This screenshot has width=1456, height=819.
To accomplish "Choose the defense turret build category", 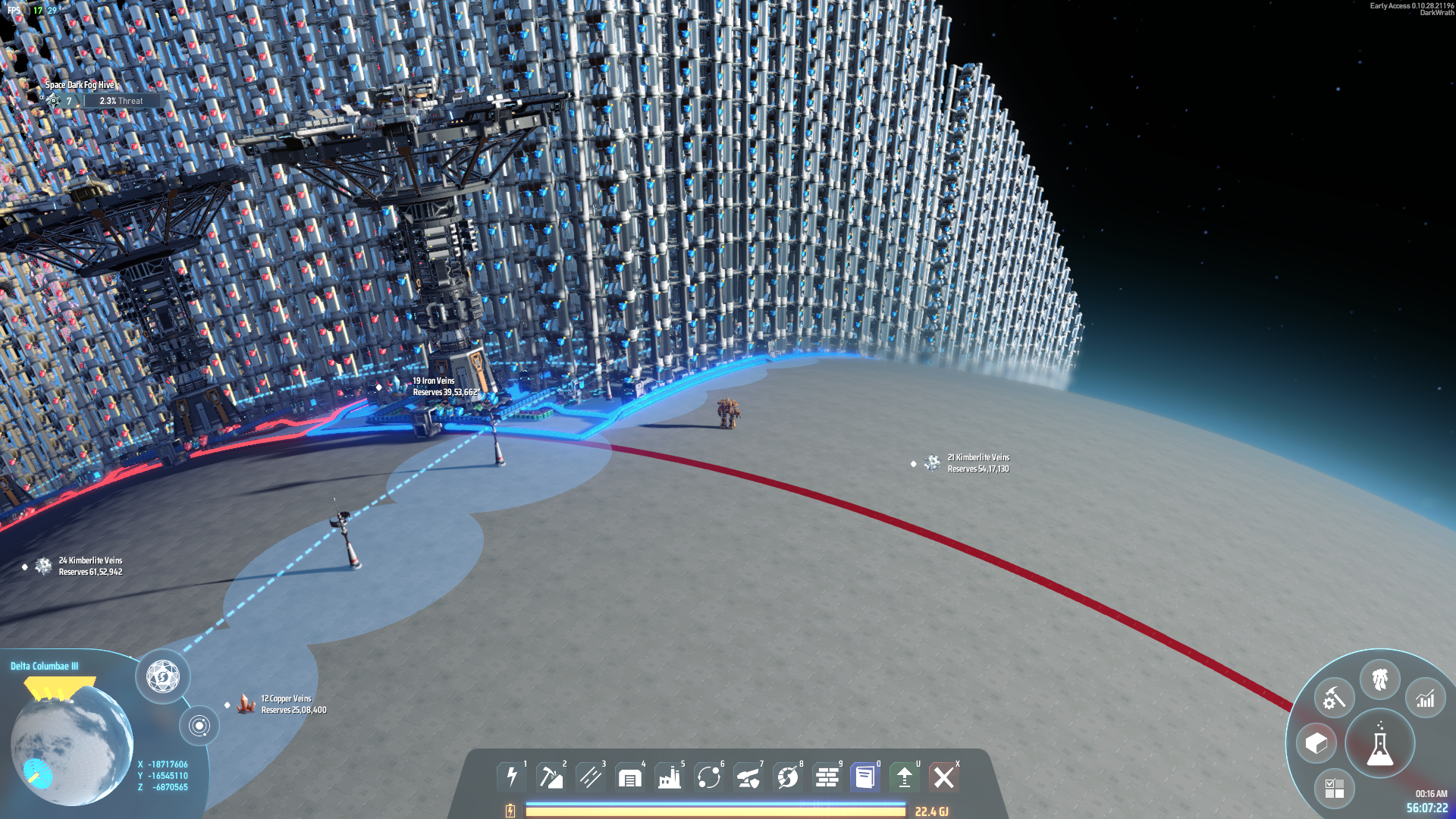I will coord(748,777).
